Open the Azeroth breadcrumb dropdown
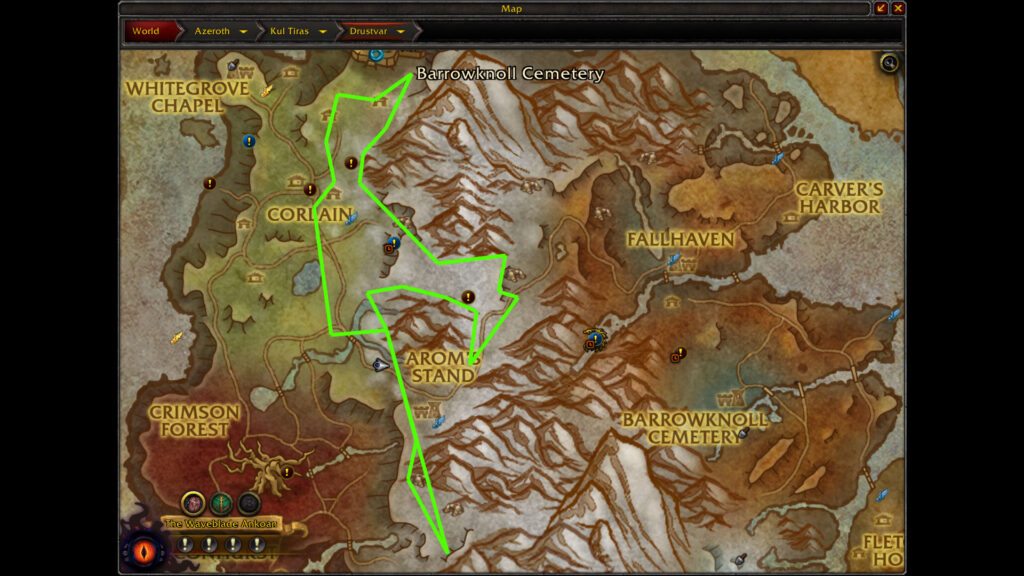This screenshot has width=1024, height=576. [243, 31]
